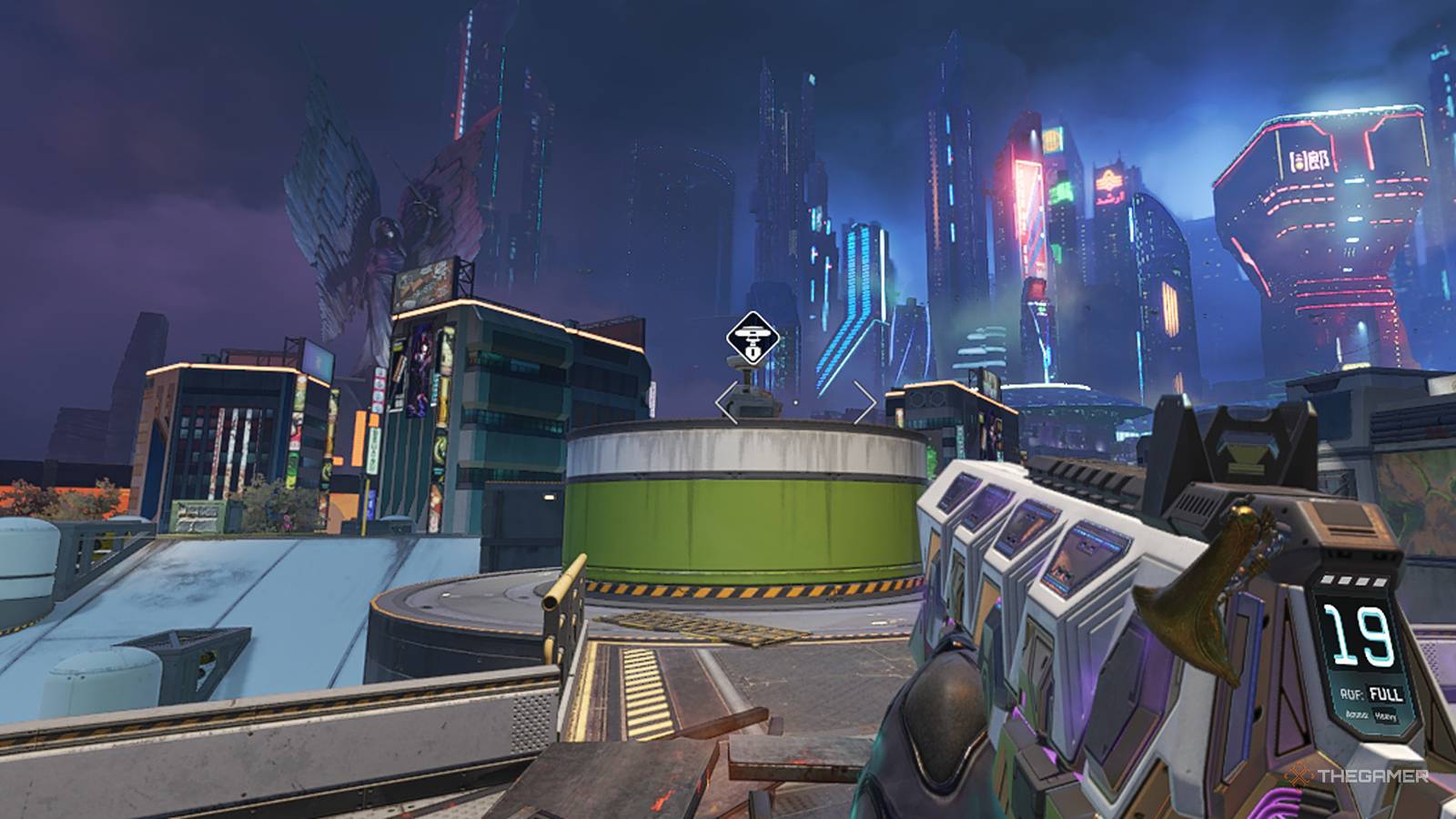Click the center crosshair dot

(x=796, y=402)
